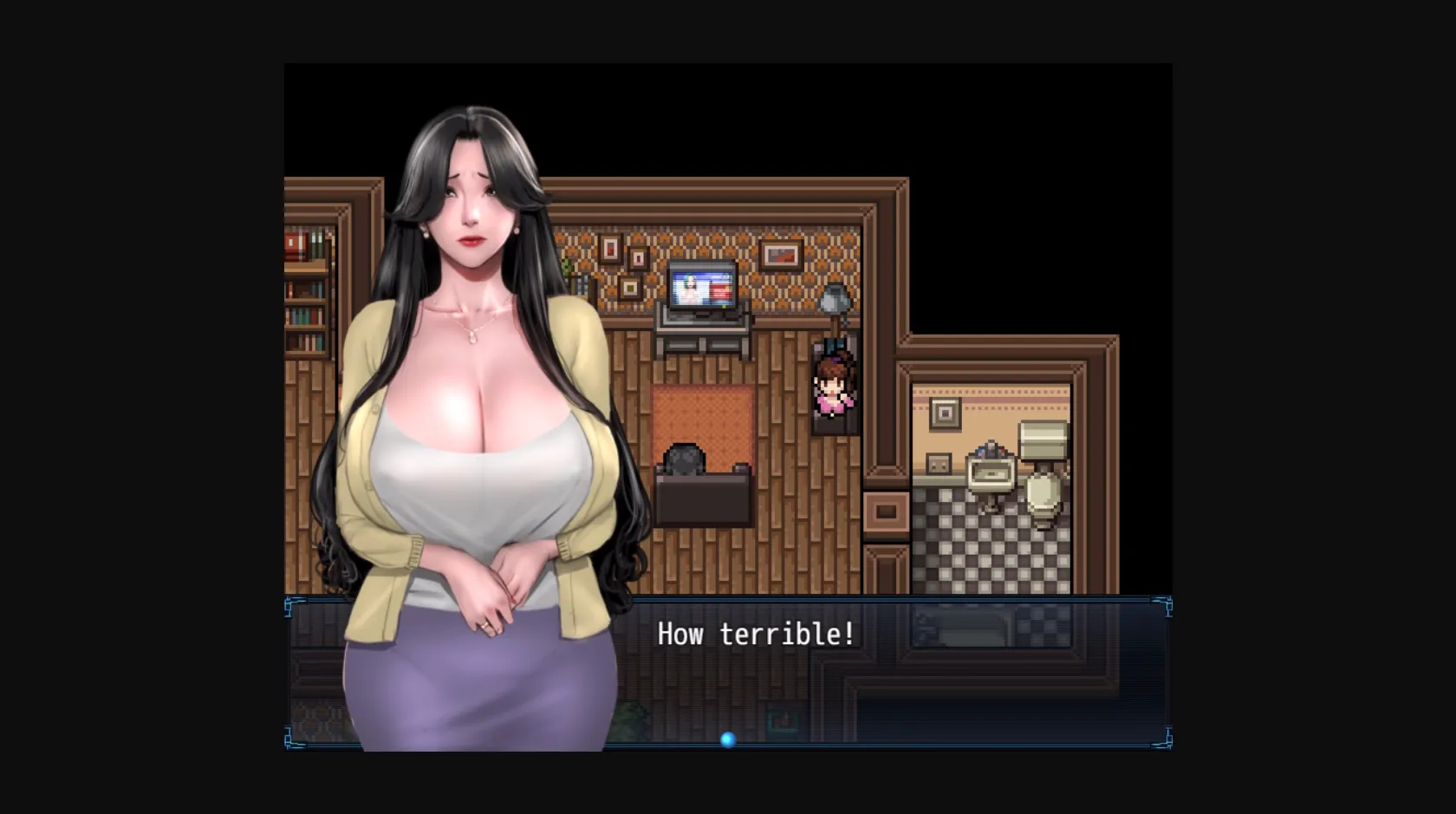Click the blue continue indicator dot
Screen dimensions: 1456x814
coord(728,739)
